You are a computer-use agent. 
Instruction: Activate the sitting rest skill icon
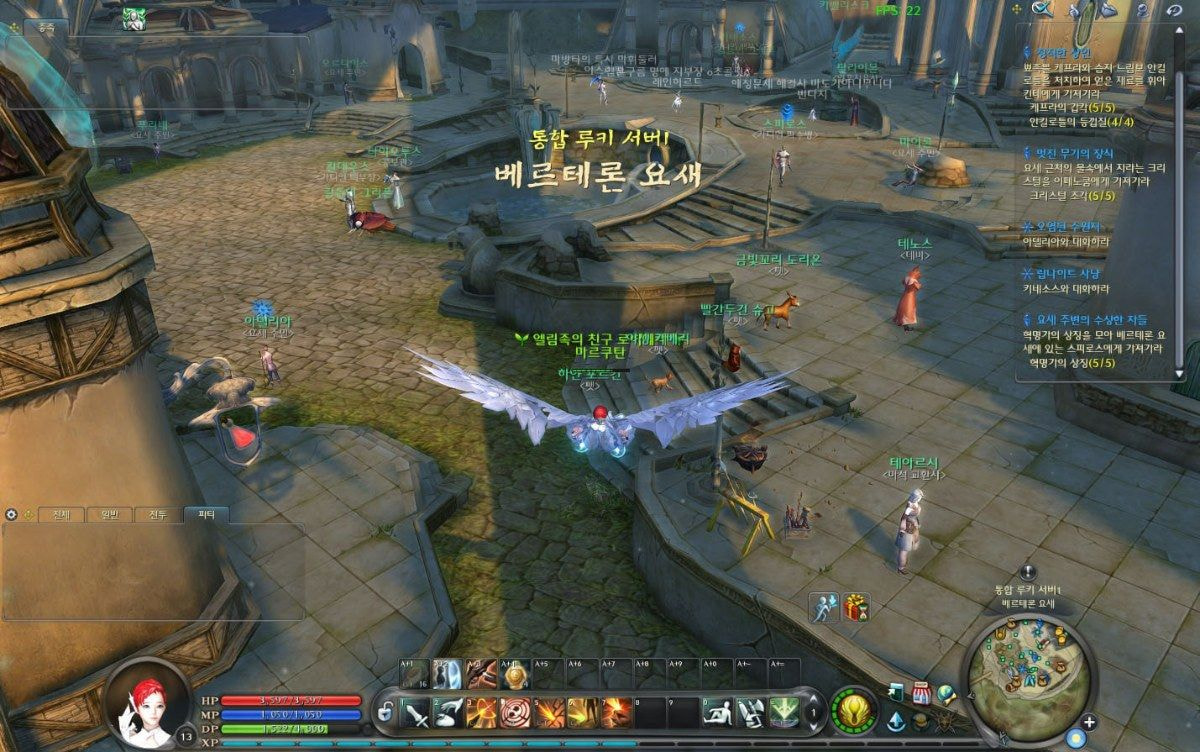714,712
